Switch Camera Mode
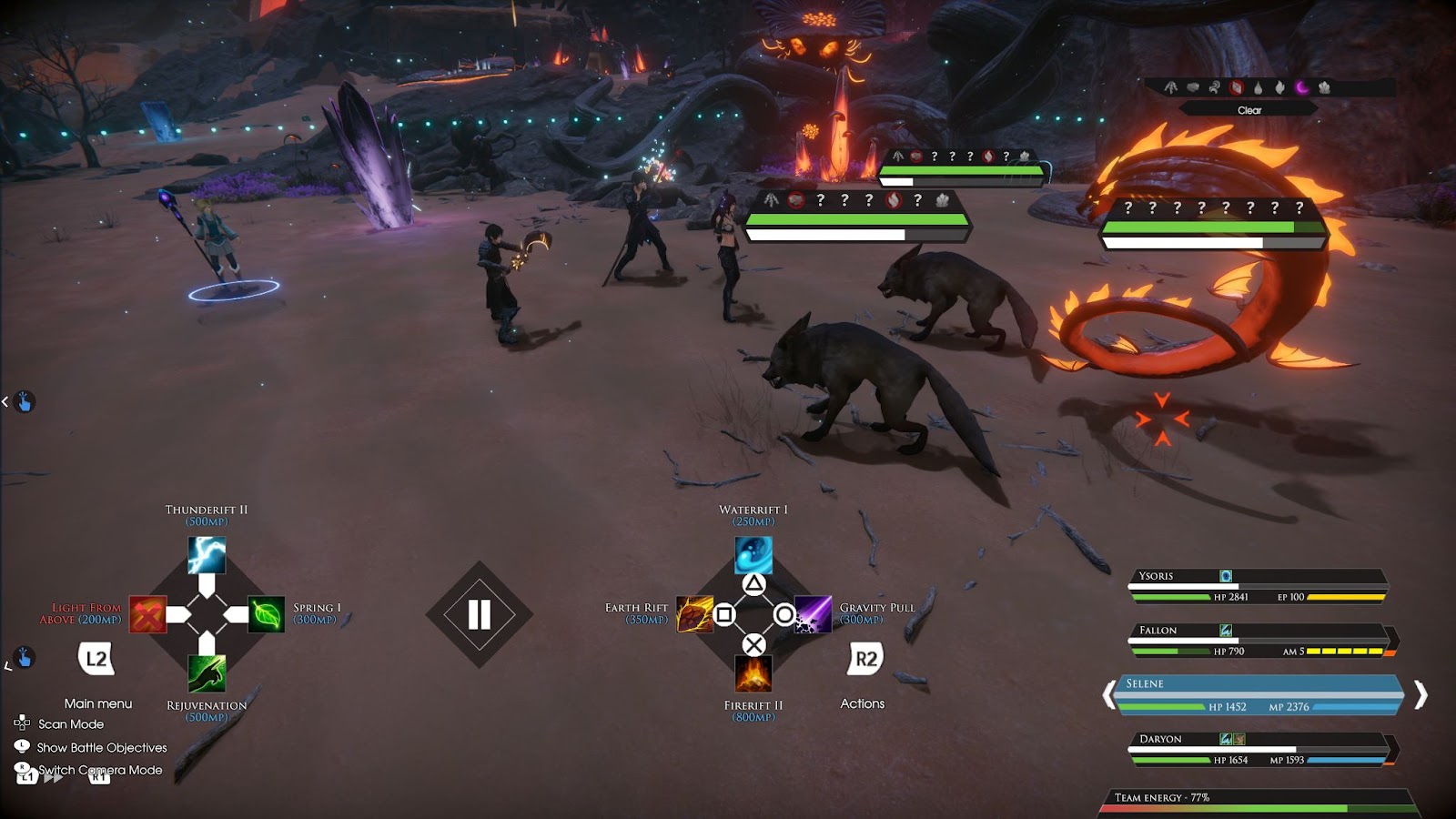The image size is (1456, 819). (x=100, y=771)
